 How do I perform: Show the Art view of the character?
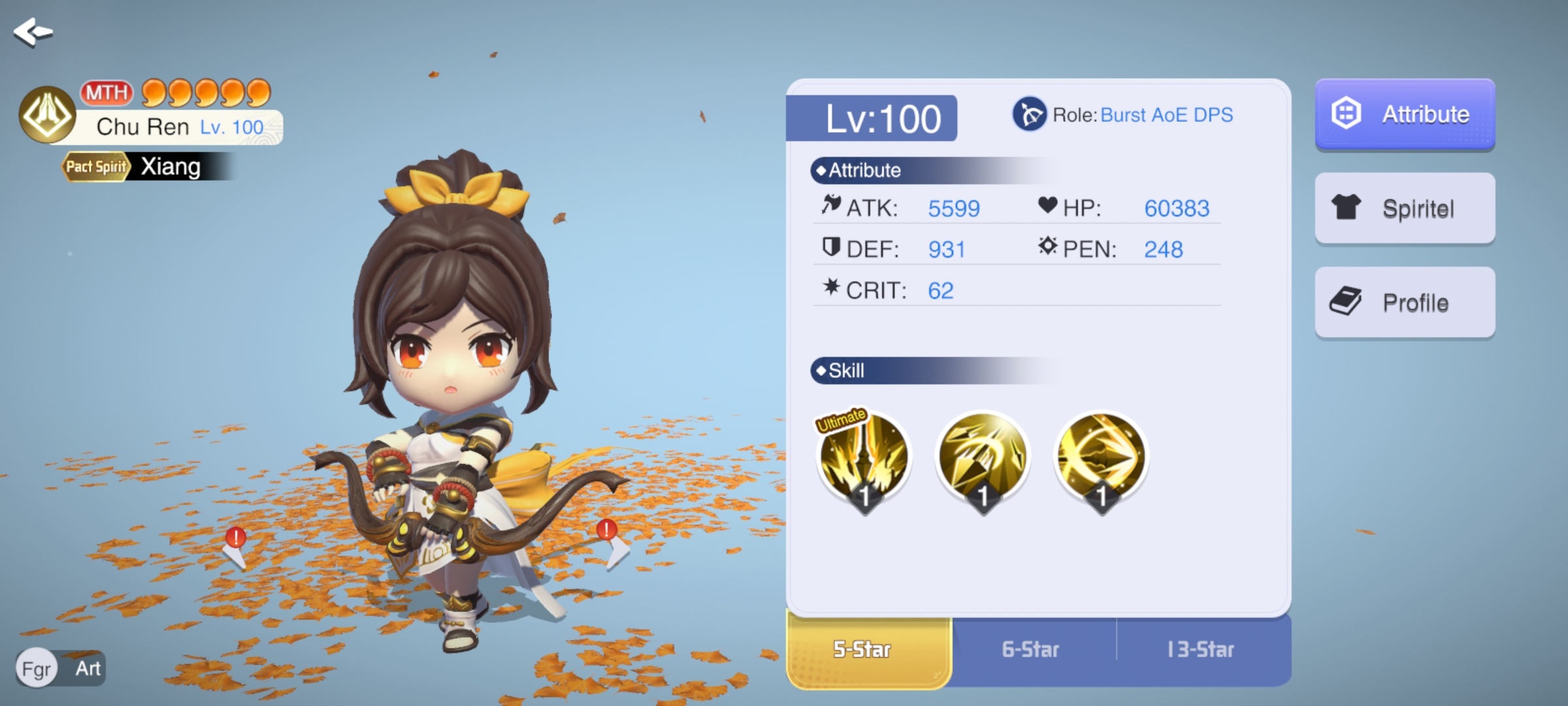coord(88,669)
